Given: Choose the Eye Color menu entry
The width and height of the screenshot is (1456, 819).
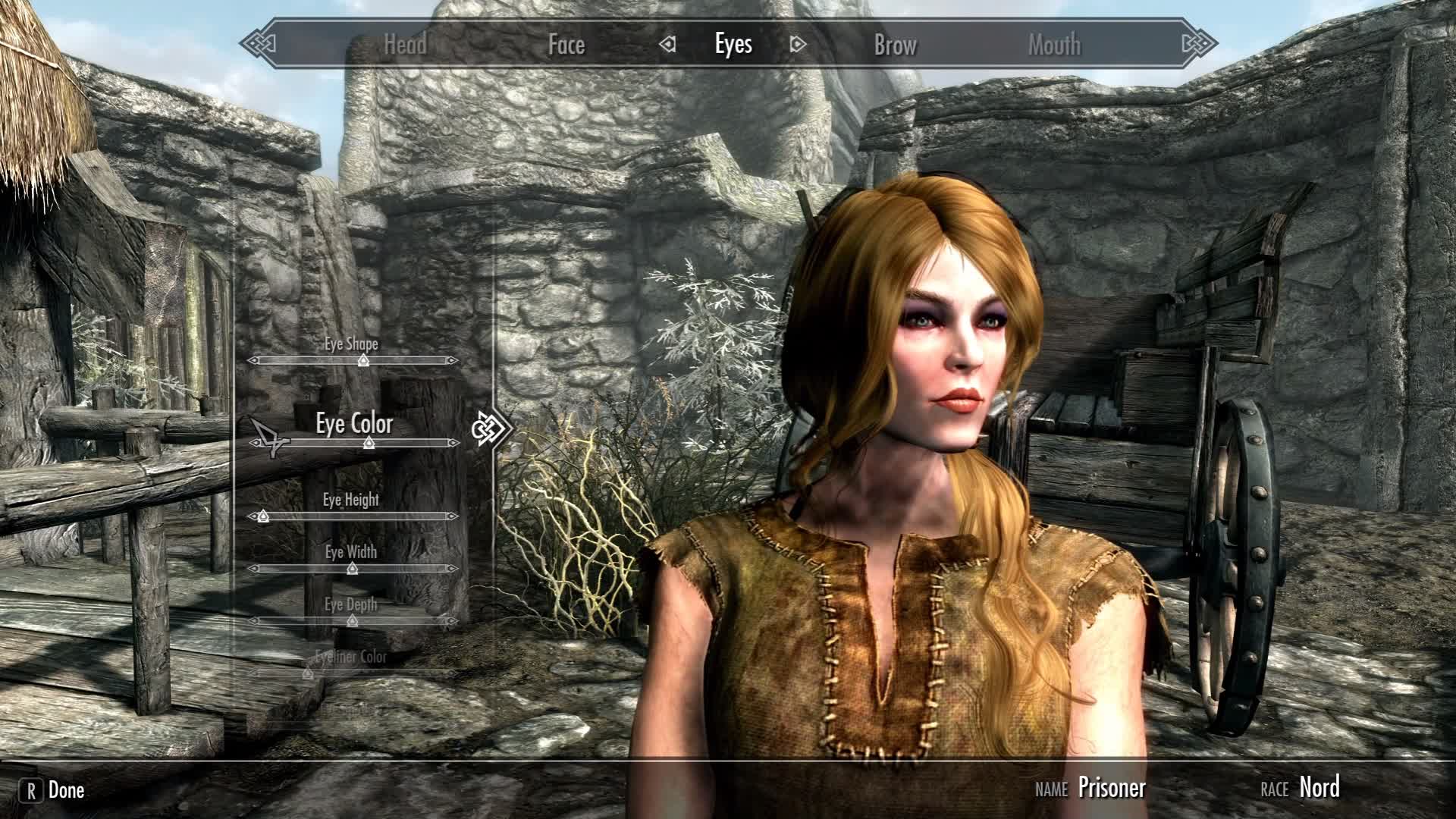Looking at the screenshot, I should pos(354,424).
